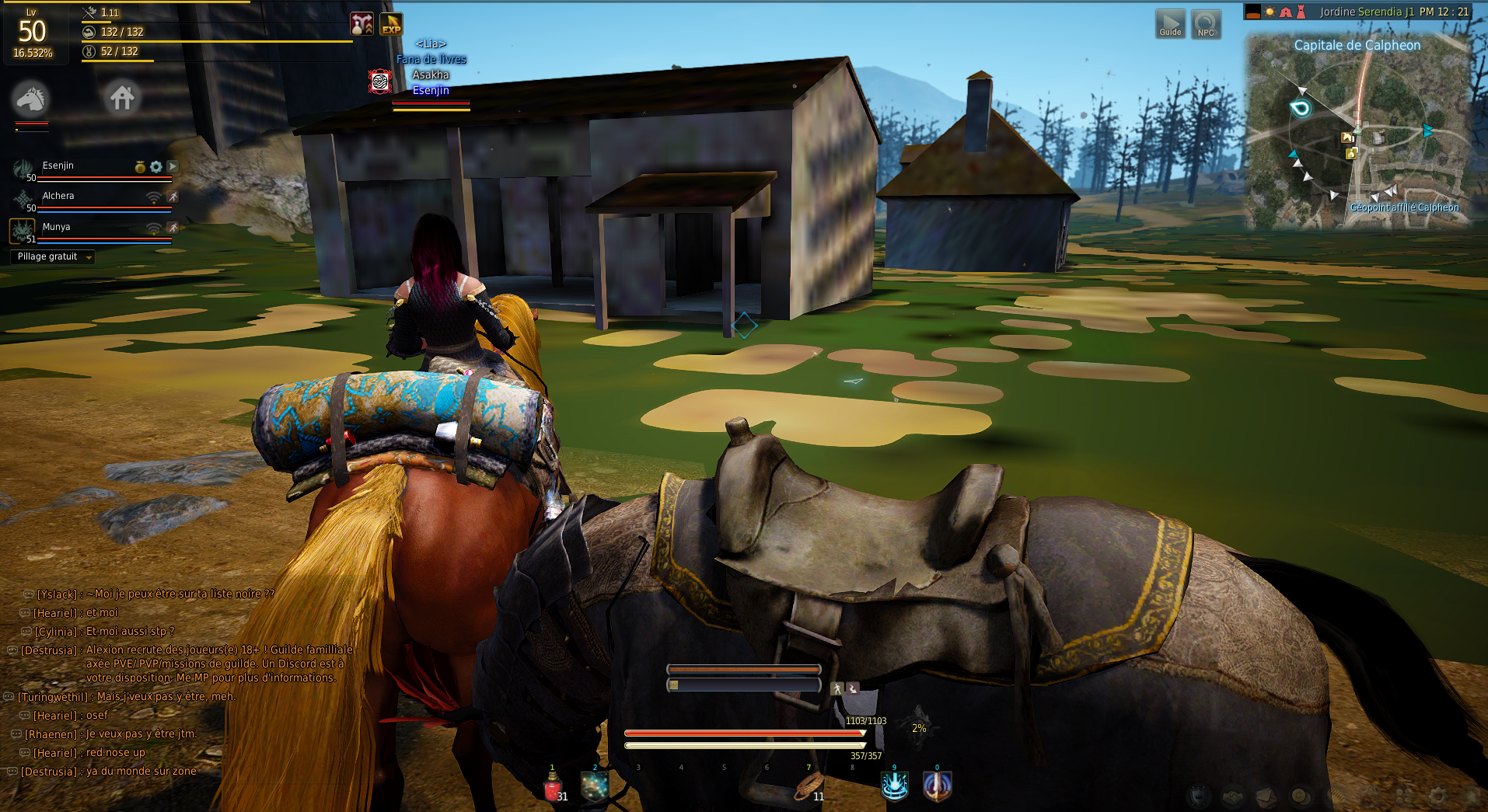The image size is (1488, 812).
Task: Use the coiled rope item slot
Action: [x=808, y=788]
